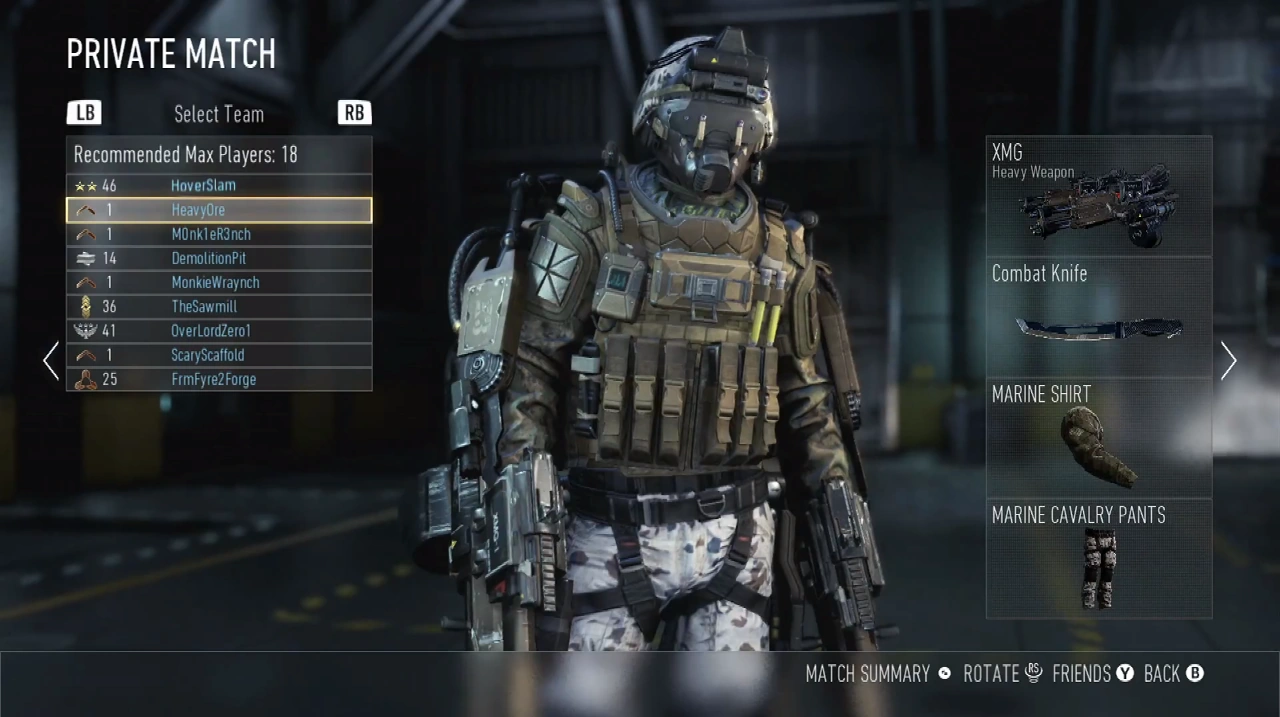The height and width of the screenshot is (717, 1280).
Task: Choose TheSawmill player row
Action: (x=219, y=307)
